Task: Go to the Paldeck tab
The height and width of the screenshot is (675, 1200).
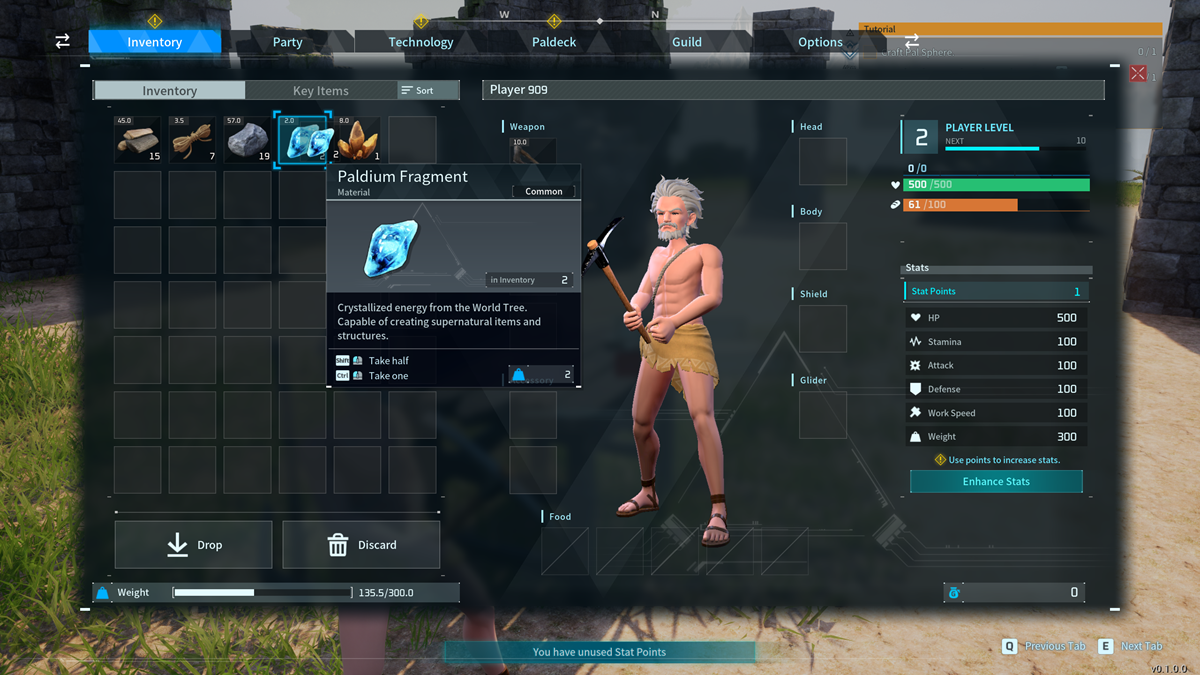Action: click(x=553, y=42)
